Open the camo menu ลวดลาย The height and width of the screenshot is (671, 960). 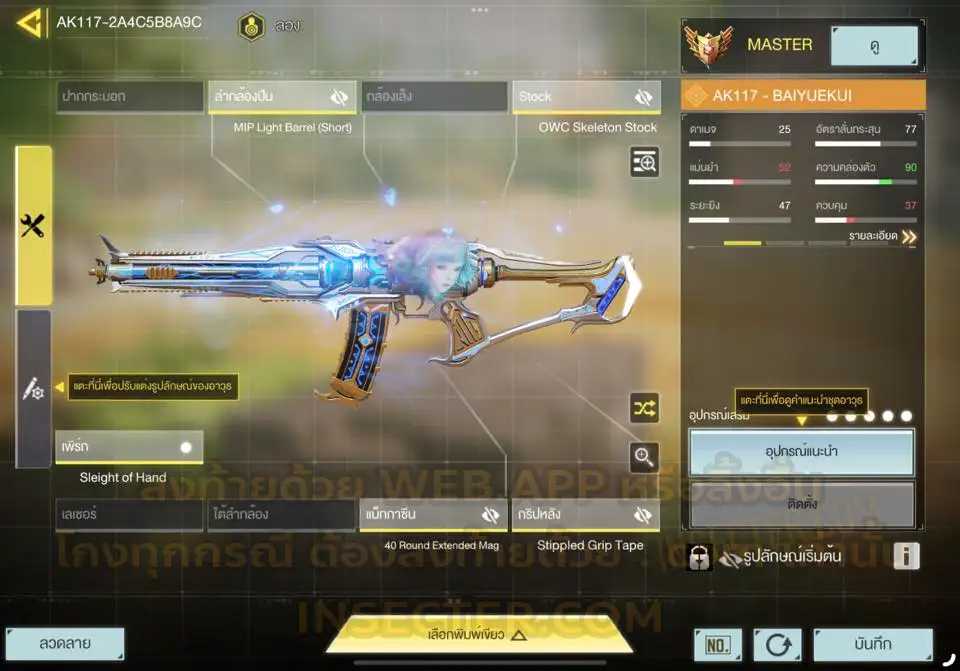click(x=65, y=644)
